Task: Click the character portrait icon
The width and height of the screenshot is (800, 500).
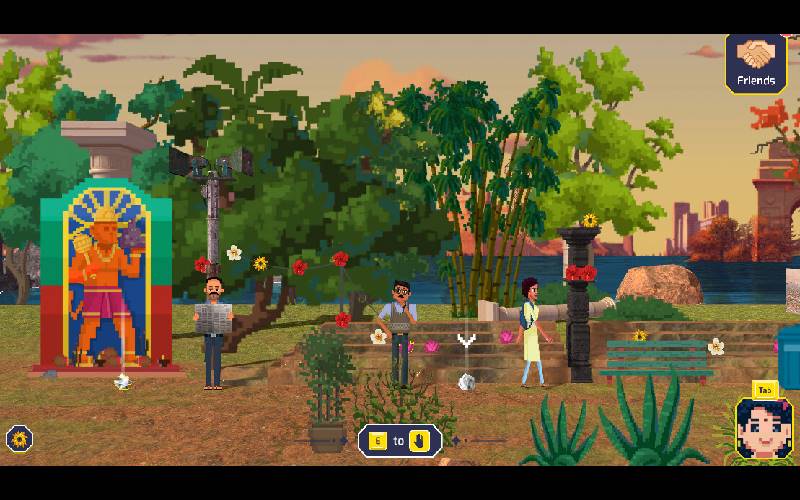Action: pos(763,429)
